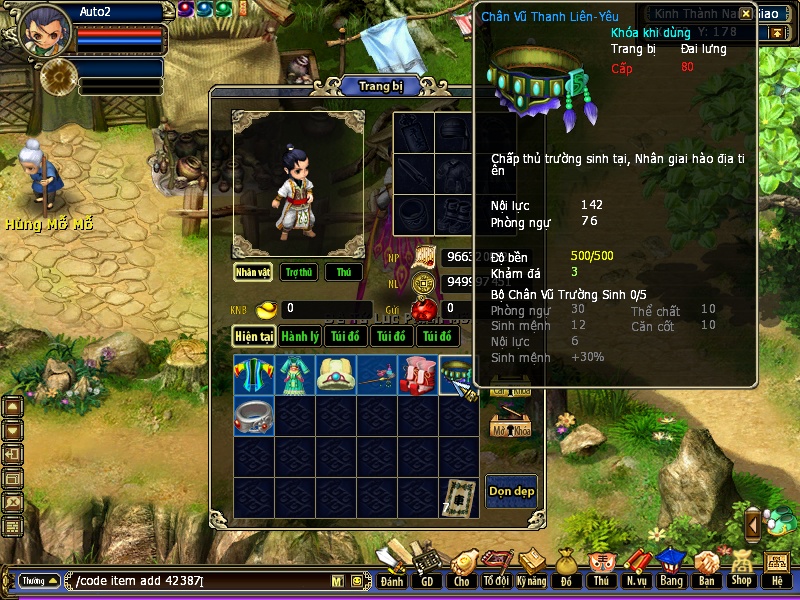Viewport: 800px width, 600px height.
Task: Open the Hệ system menu
Action: click(776, 568)
